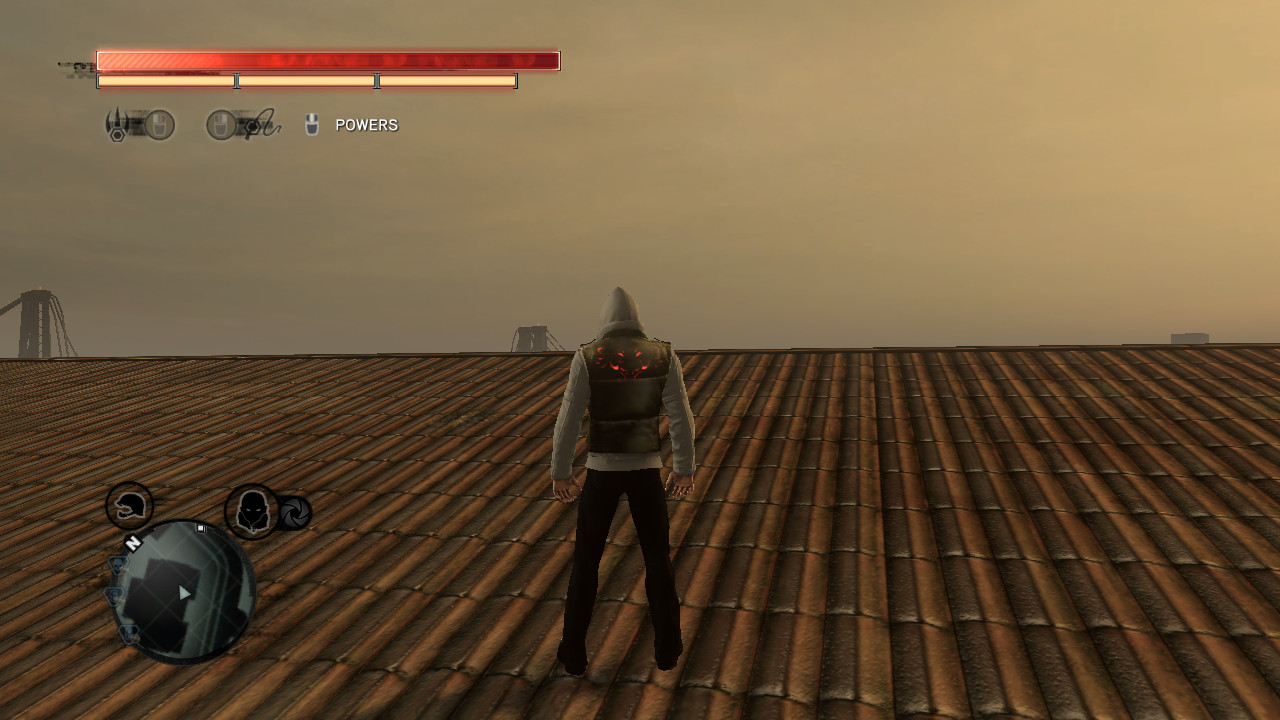Image resolution: width=1280 pixels, height=720 pixels.
Task: Click the N compass marker on minimap
Action: click(133, 543)
